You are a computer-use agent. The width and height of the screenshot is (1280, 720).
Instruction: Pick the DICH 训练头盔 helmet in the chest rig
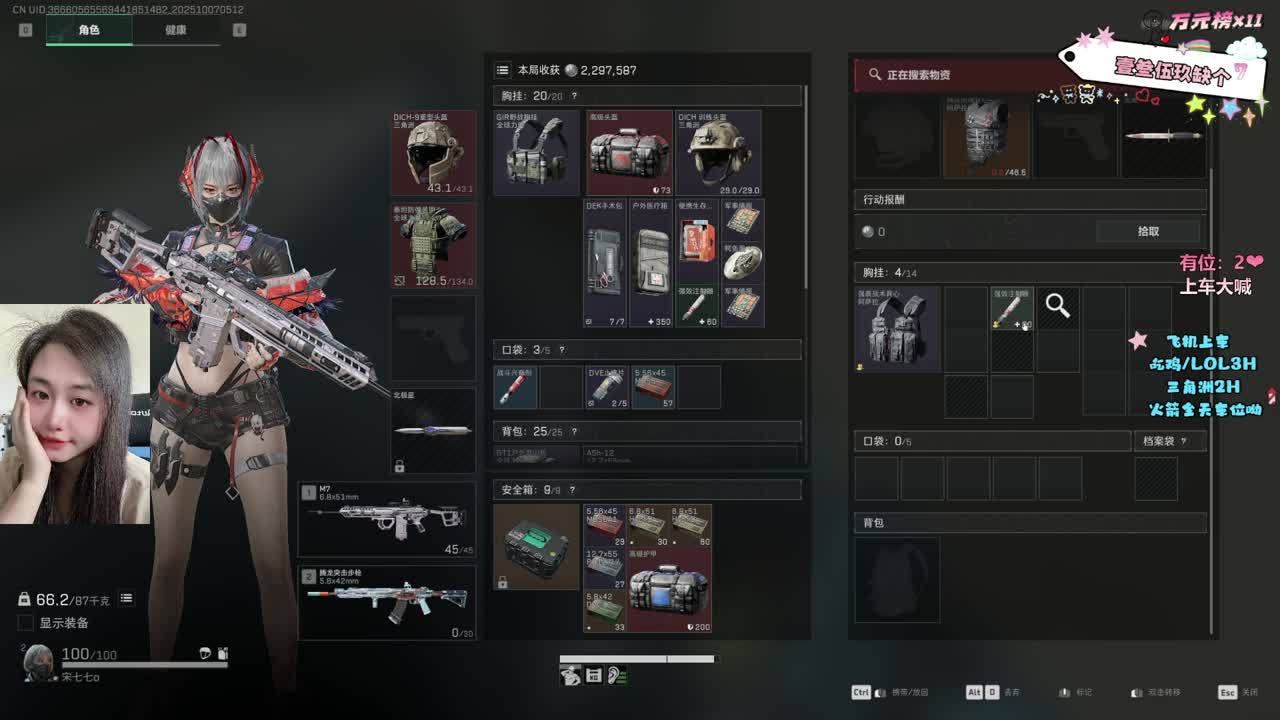(x=718, y=152)
